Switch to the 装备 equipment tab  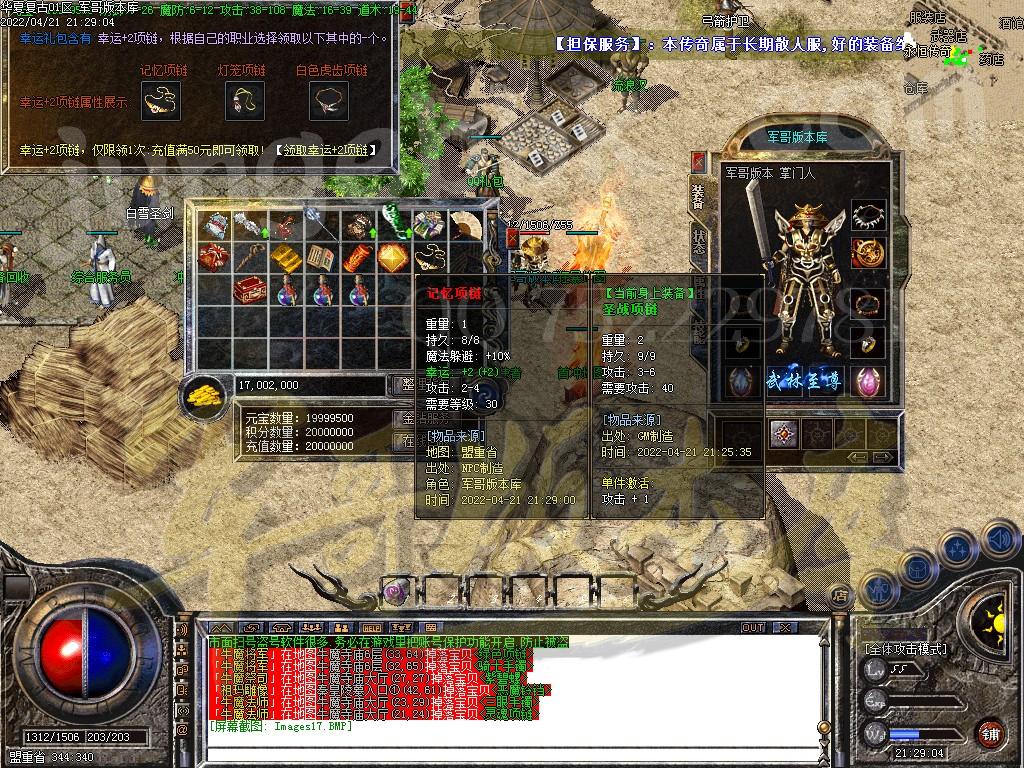point(698,196)
